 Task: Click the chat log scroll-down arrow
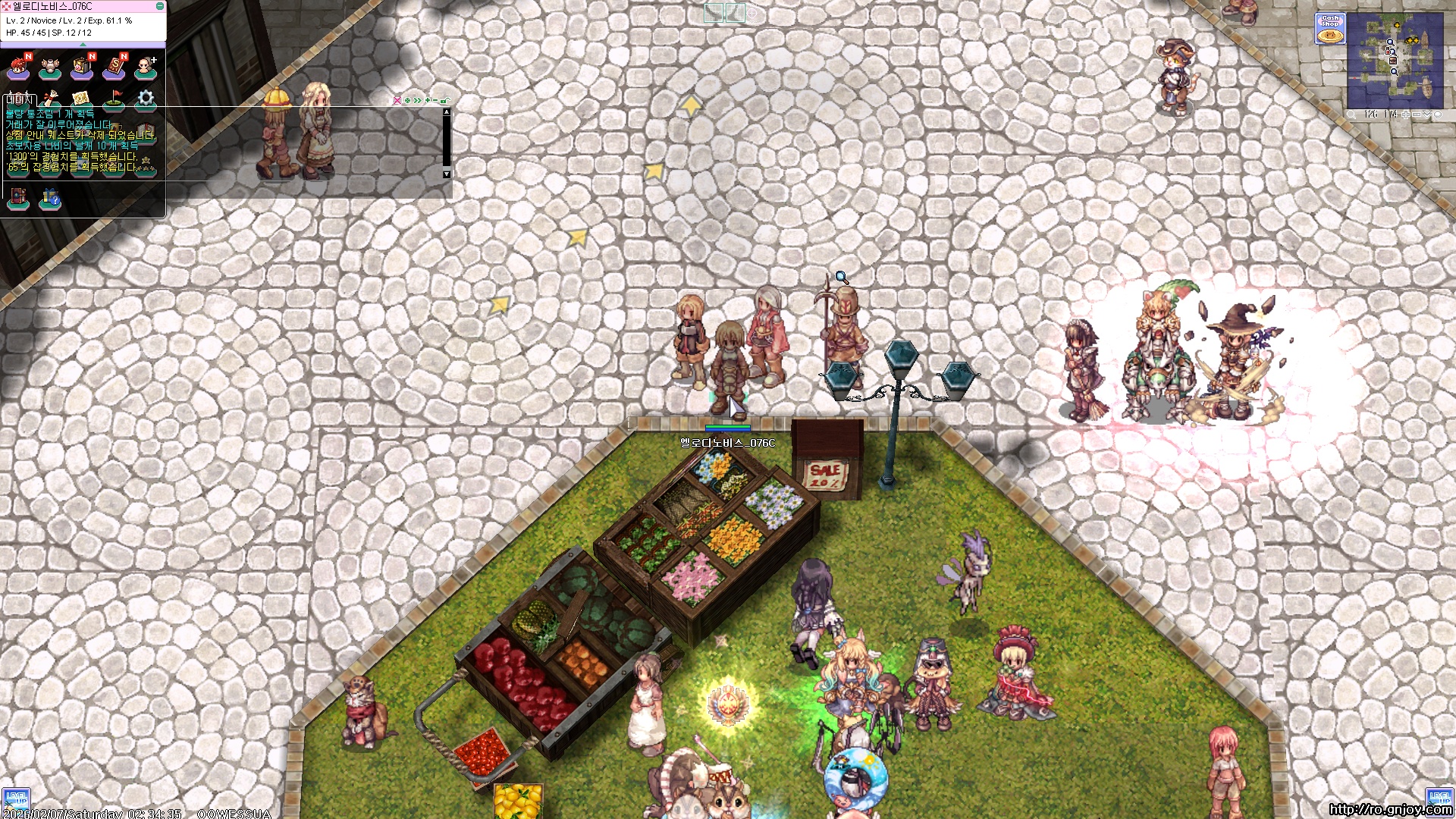447,174
